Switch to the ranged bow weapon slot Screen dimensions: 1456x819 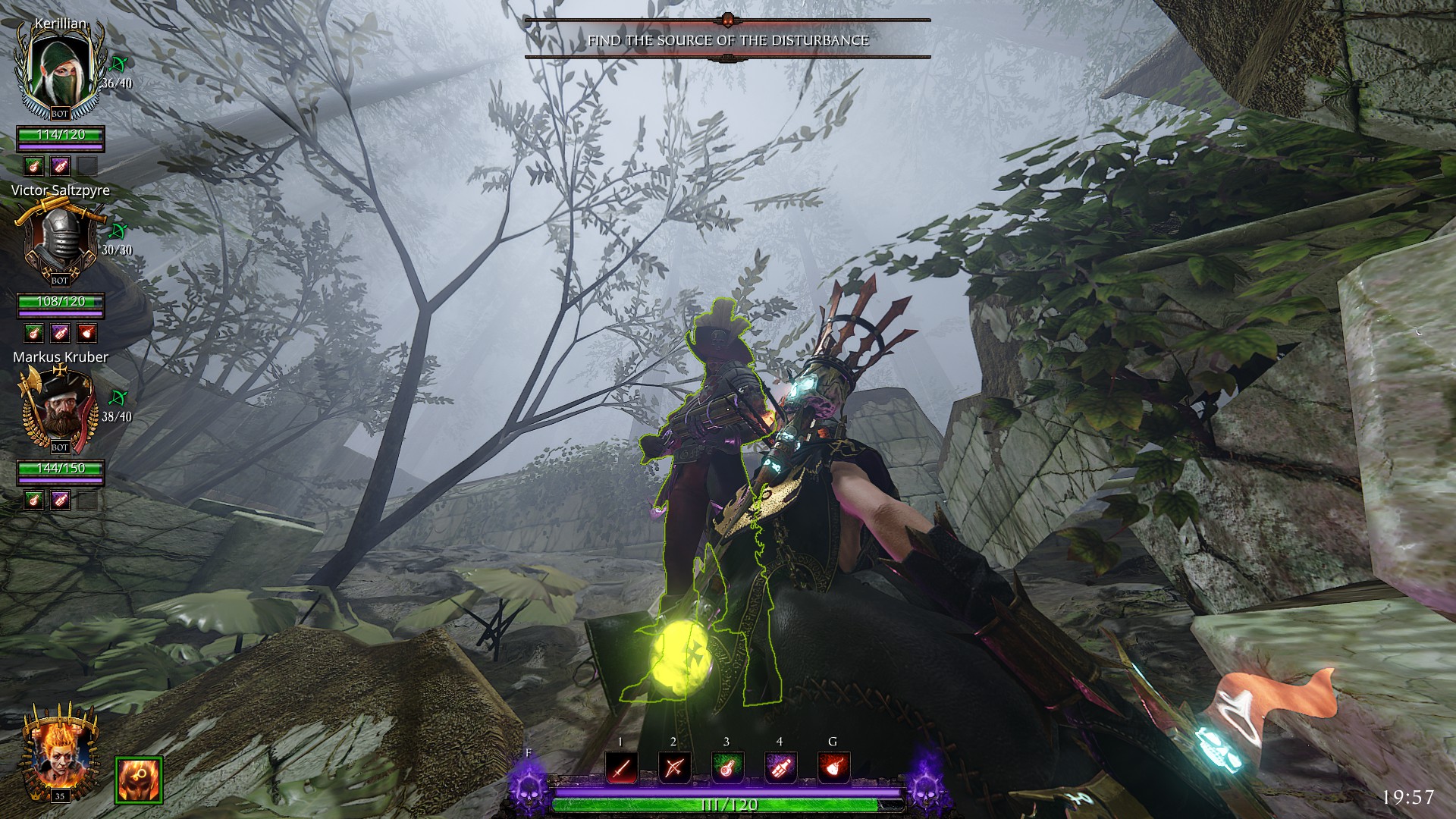coord(673,769)
